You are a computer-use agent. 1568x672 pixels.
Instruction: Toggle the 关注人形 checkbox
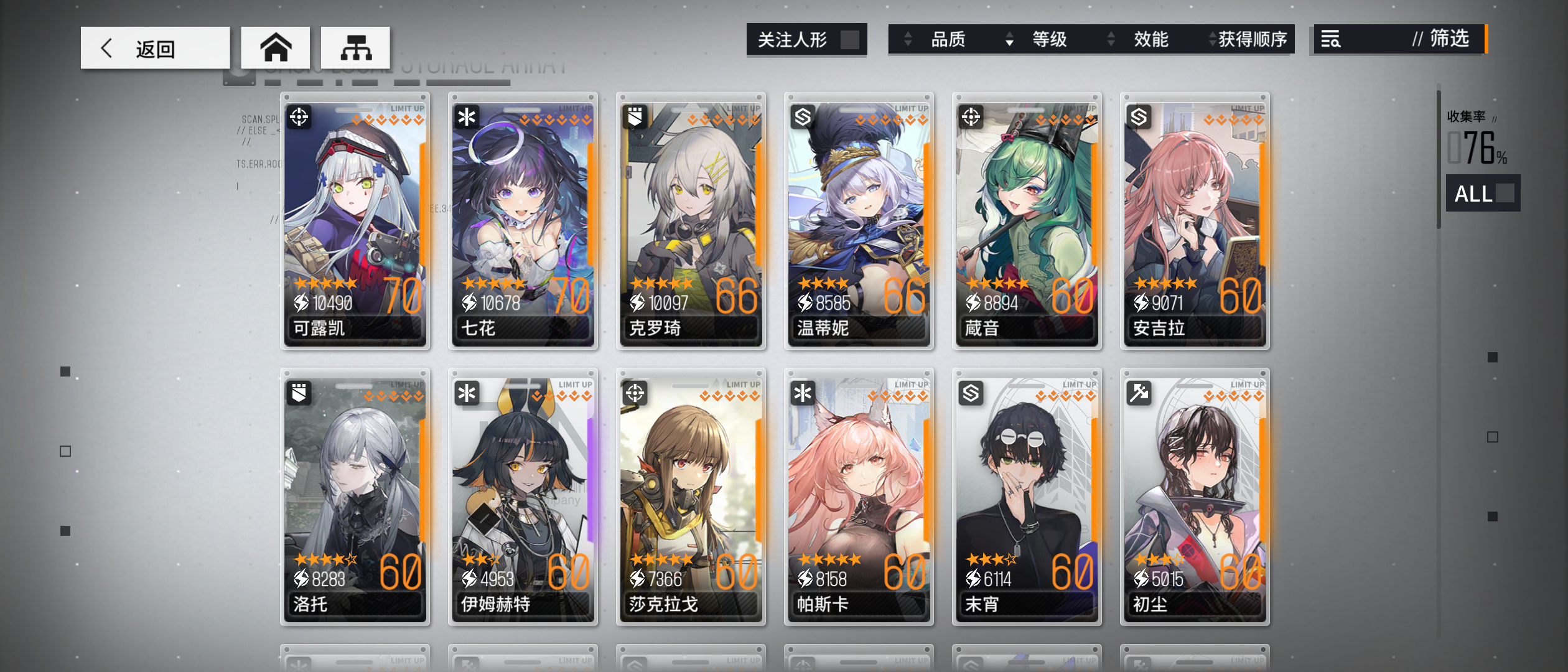coord(849,39)
